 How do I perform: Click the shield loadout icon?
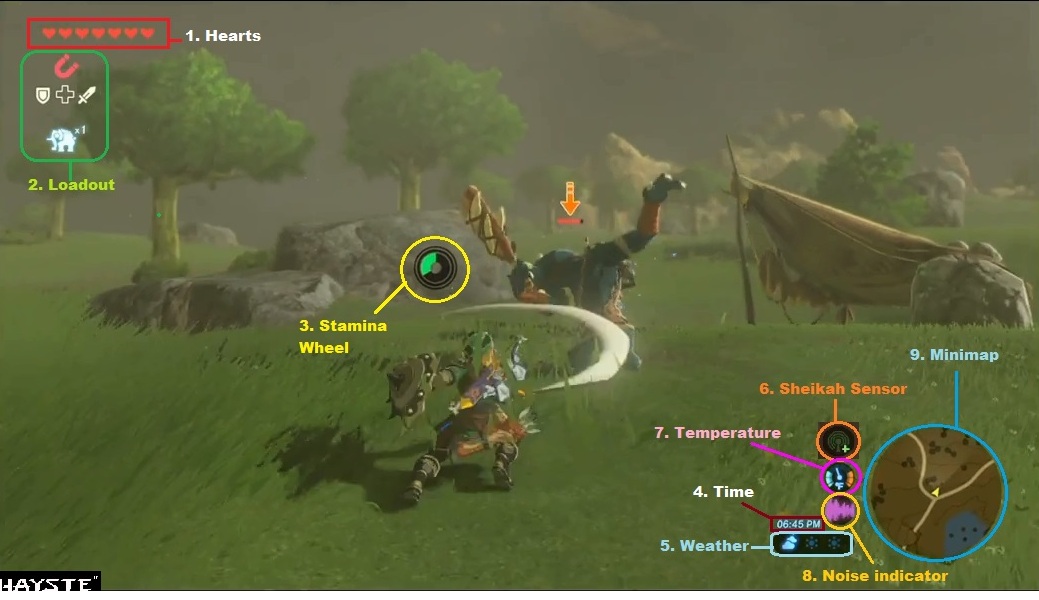point(42,95)
